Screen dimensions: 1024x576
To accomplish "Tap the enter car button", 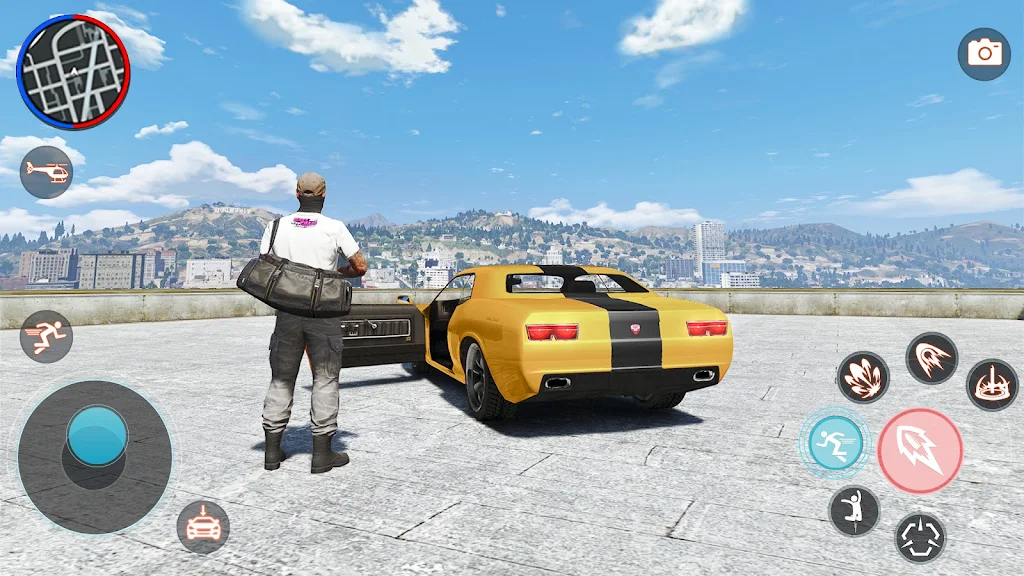I will tap(203, 526).
